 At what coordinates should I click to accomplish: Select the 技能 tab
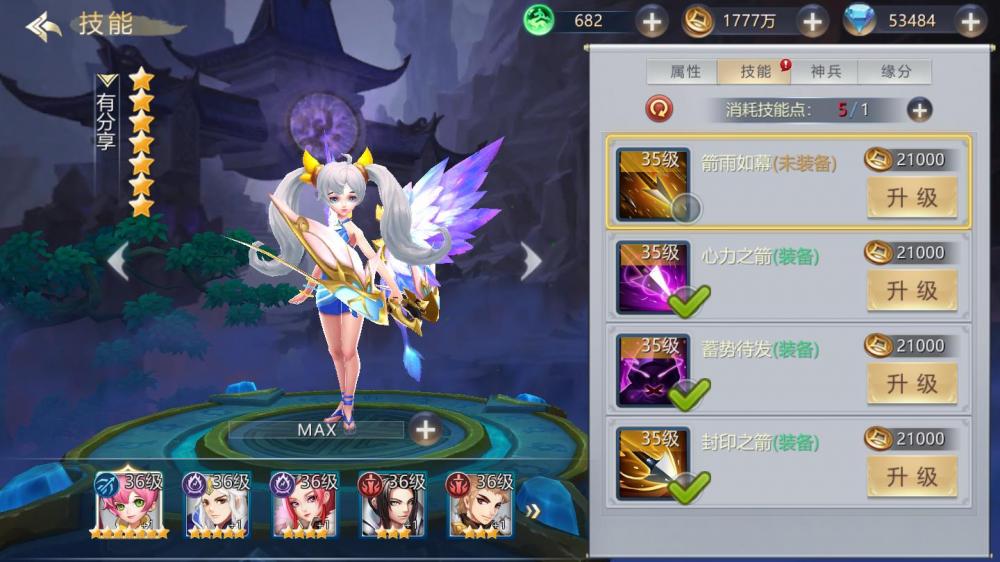click(x=756, y=72)
